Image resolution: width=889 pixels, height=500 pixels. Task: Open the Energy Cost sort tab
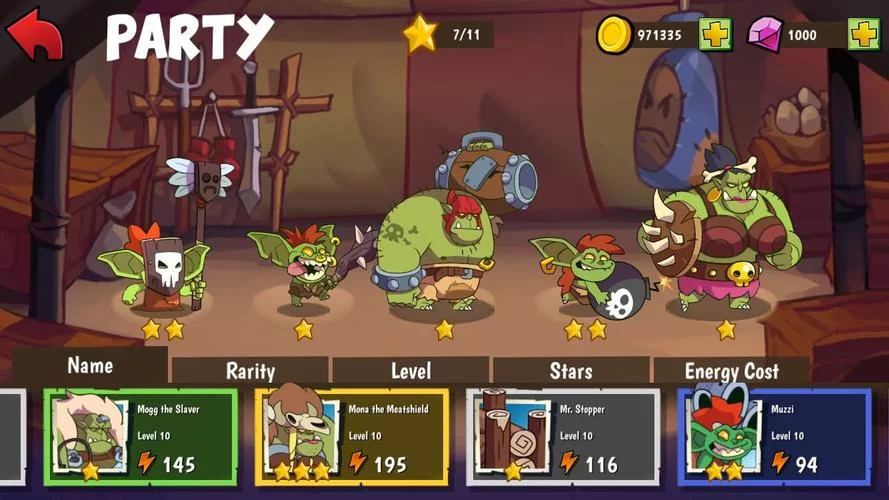click(x=731, y=371)
